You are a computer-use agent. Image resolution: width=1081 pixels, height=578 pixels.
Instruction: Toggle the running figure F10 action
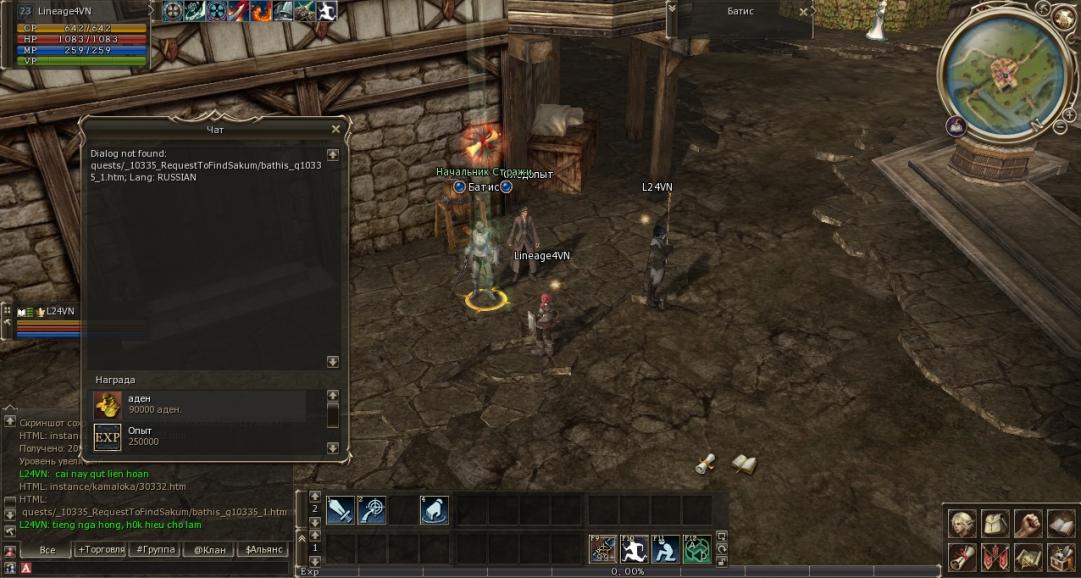[x=635, y=548]
